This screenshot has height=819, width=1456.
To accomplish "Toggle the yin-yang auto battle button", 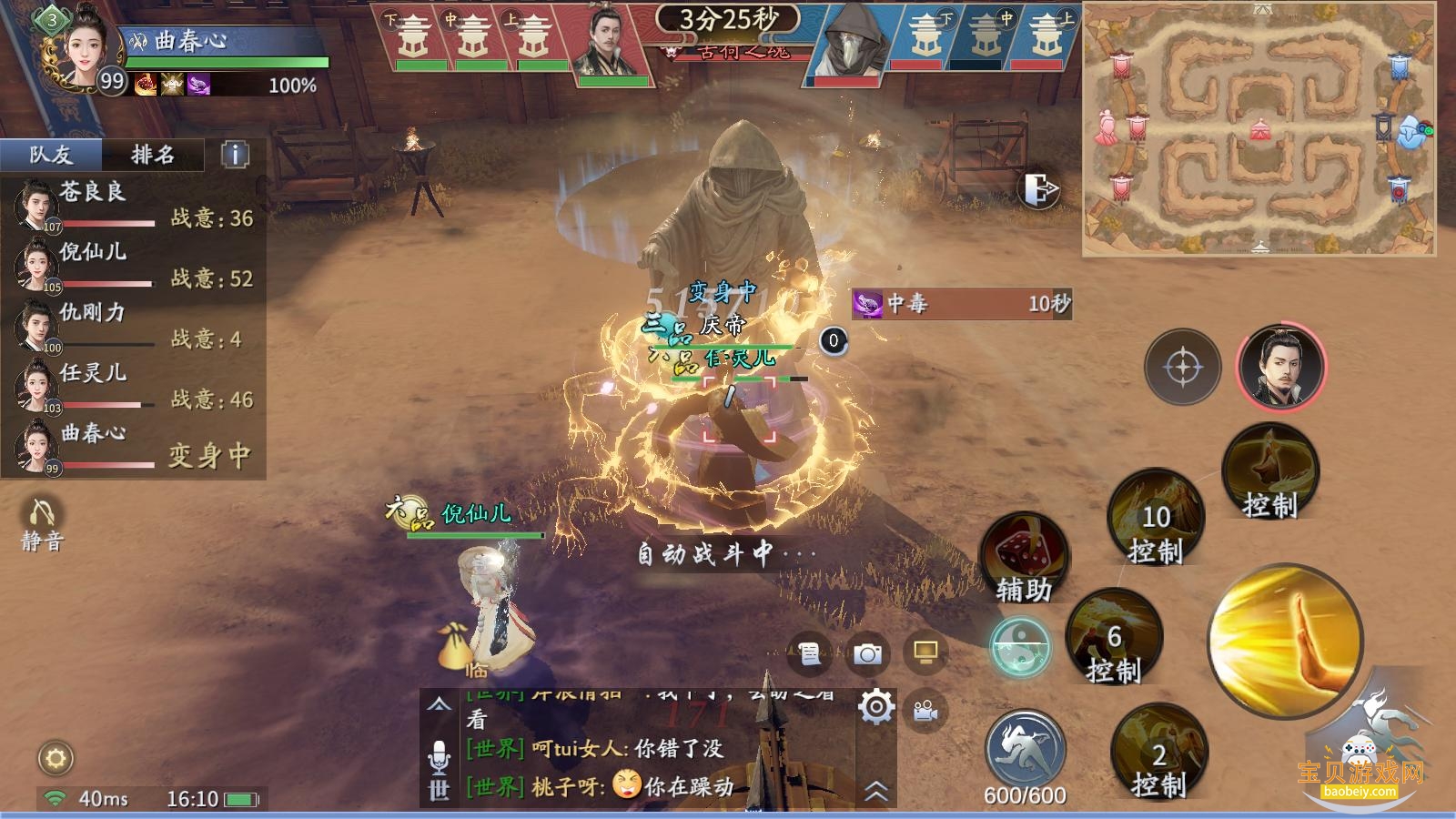I will pyautogui.click(x=1020, y=646).
